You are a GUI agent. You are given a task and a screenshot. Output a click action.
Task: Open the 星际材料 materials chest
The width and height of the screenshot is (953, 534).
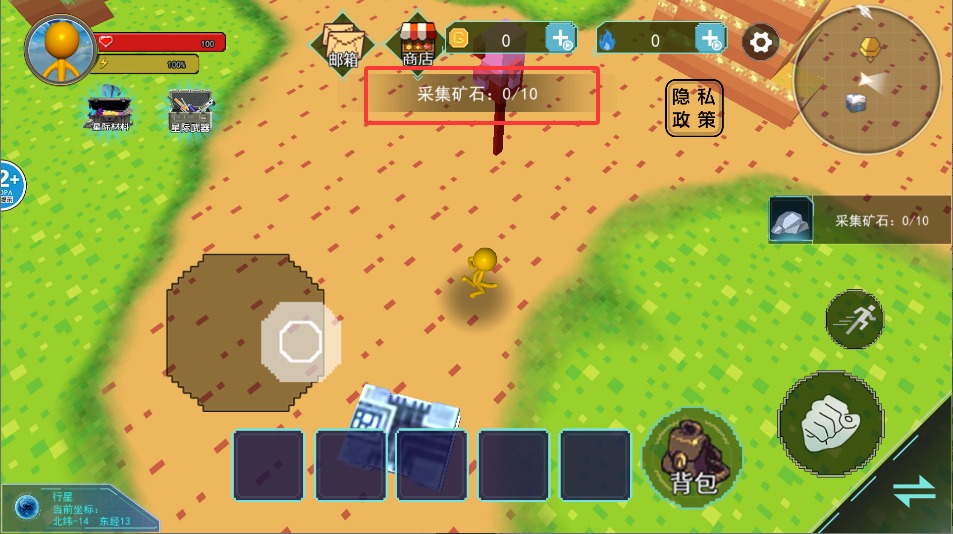click(112, 109)
